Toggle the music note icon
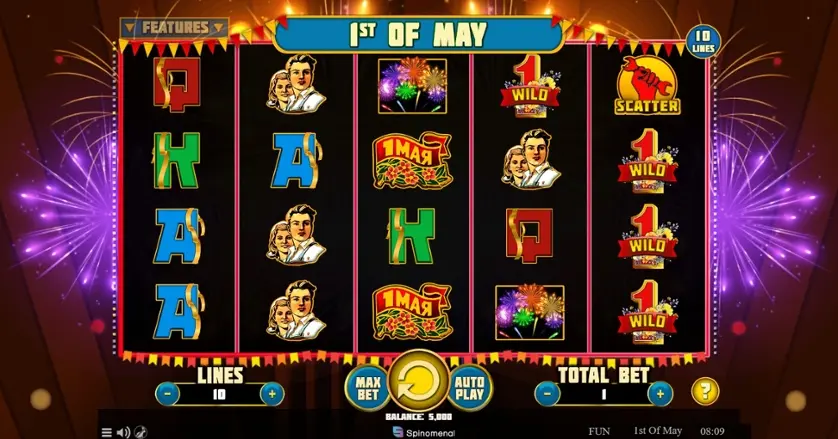This screenshot has height=439, width=838. [x=141, y=432]
